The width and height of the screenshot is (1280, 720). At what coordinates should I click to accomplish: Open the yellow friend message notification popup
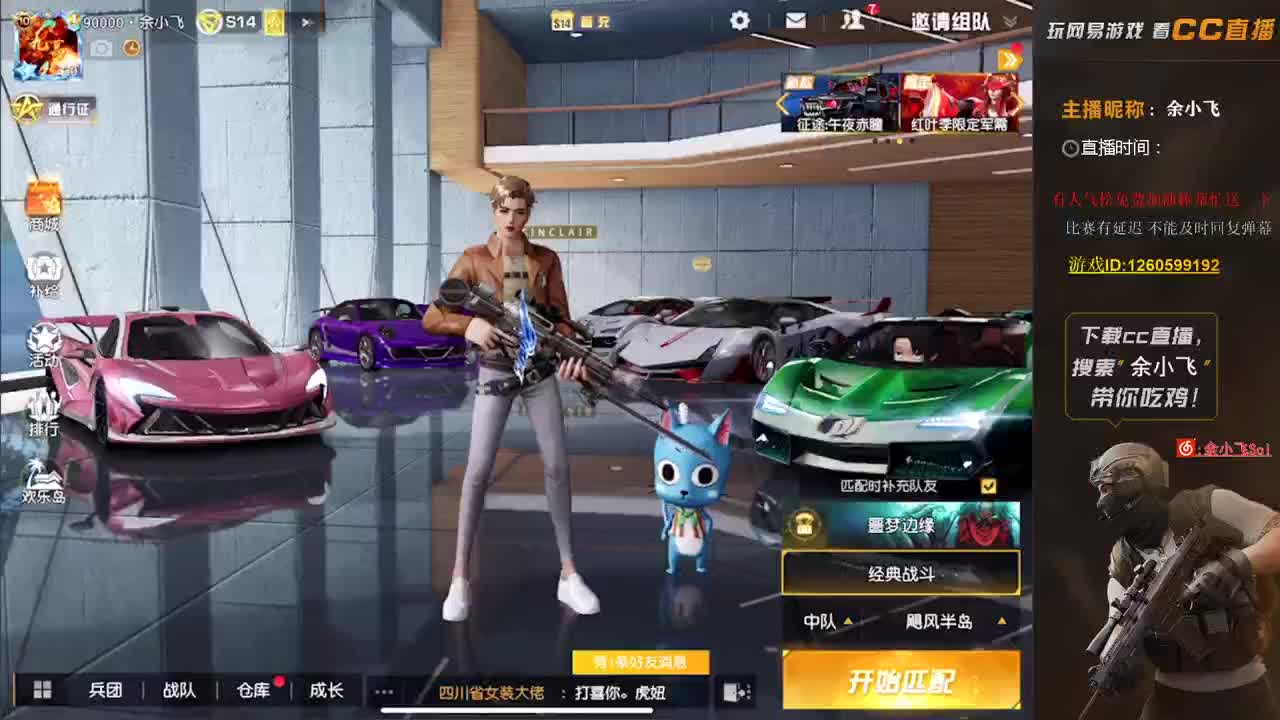point(643,662)
